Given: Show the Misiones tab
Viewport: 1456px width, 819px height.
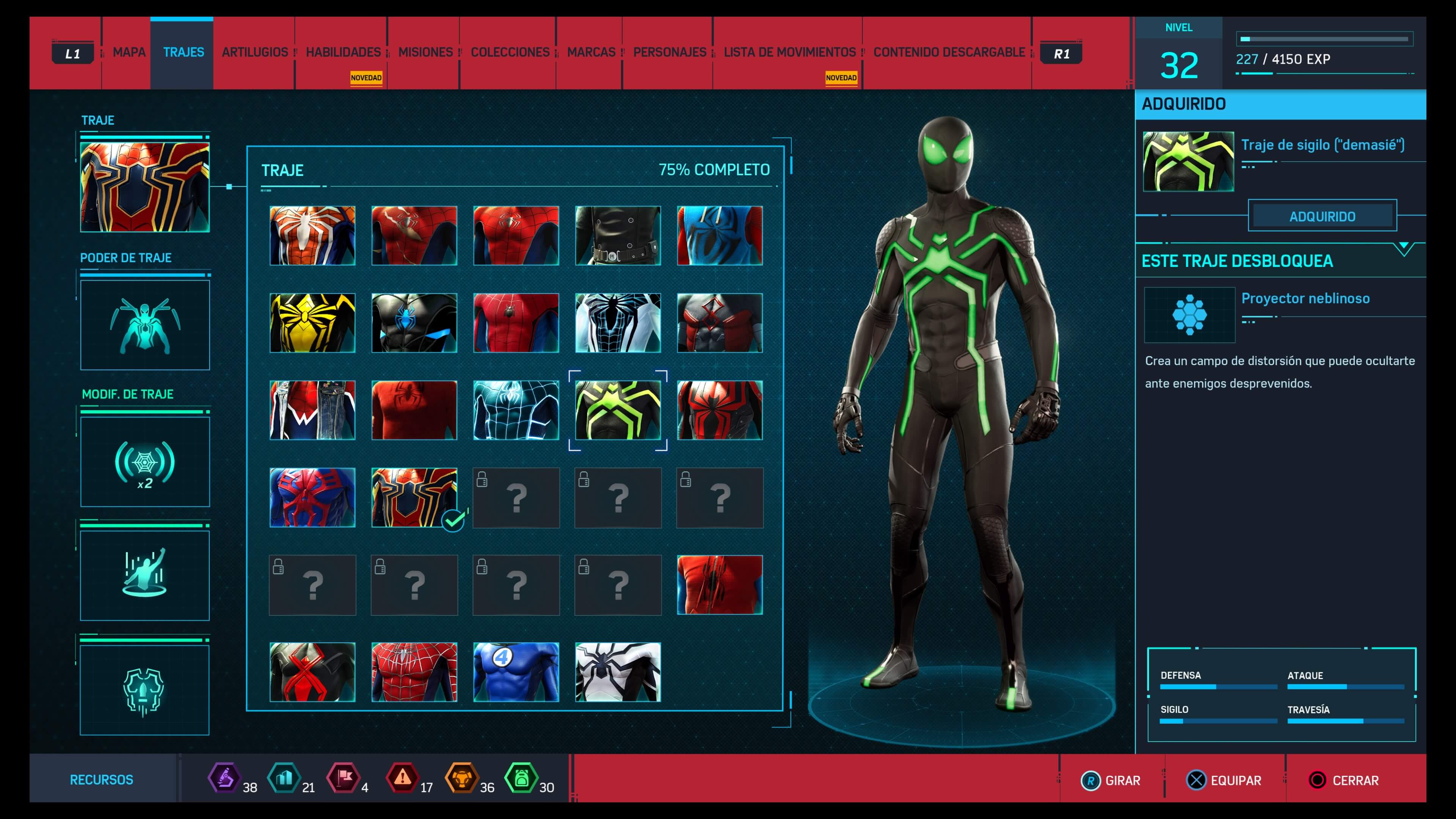Looking at the screenshot, I should pyautogui.click(x=425, y=53).
